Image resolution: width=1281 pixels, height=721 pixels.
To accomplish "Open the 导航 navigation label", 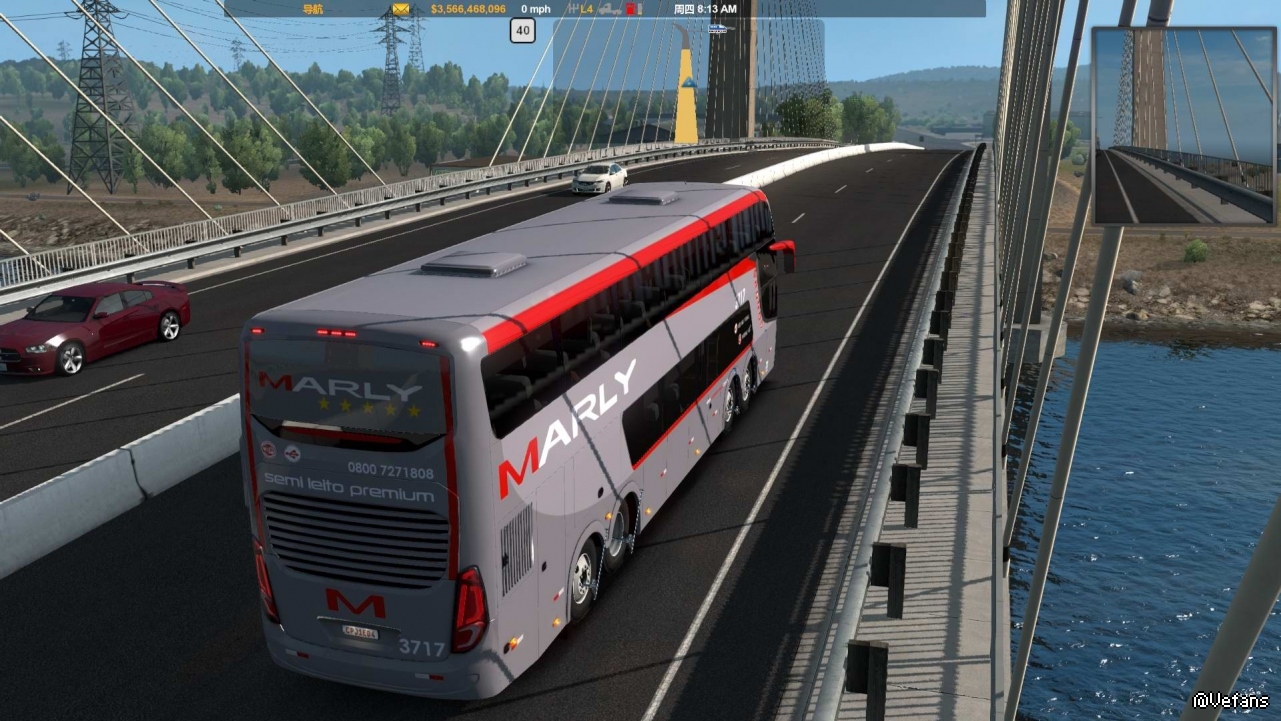I will [x=312, y=9].
